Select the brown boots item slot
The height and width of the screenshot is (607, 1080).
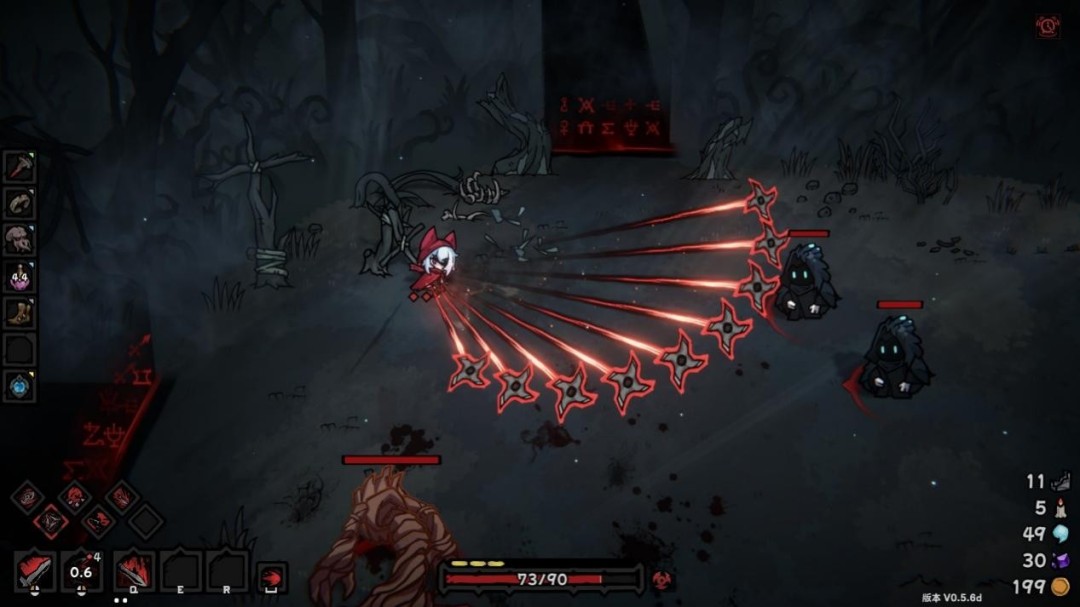tap(20, 313)
